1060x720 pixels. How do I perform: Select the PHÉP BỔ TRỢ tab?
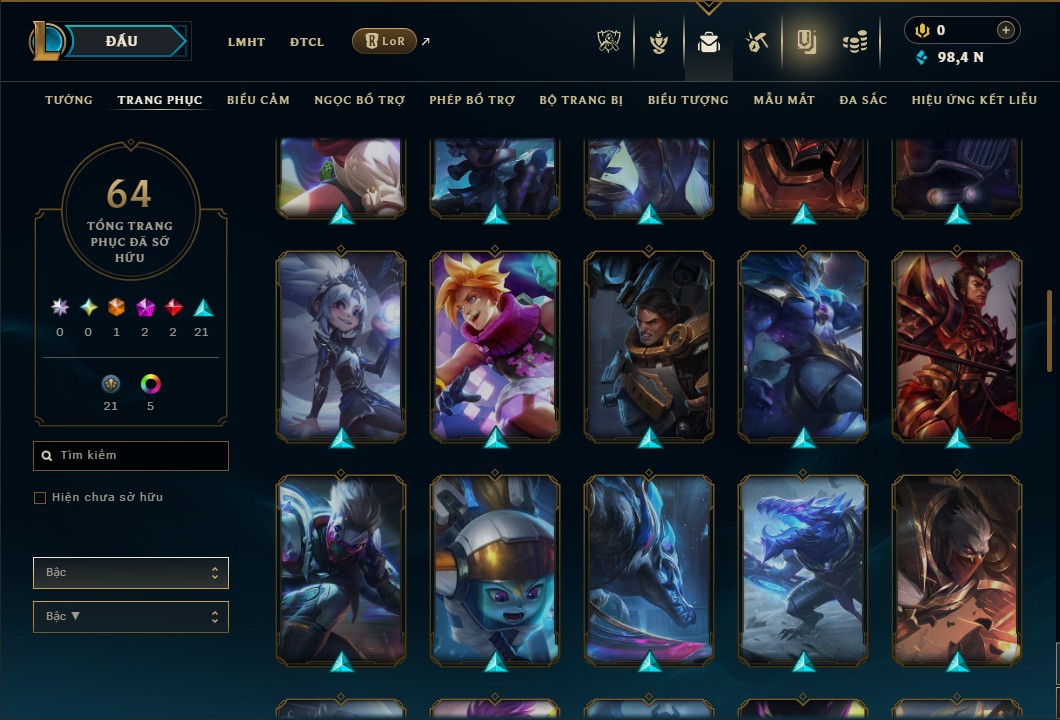click(x=472, y=100)
